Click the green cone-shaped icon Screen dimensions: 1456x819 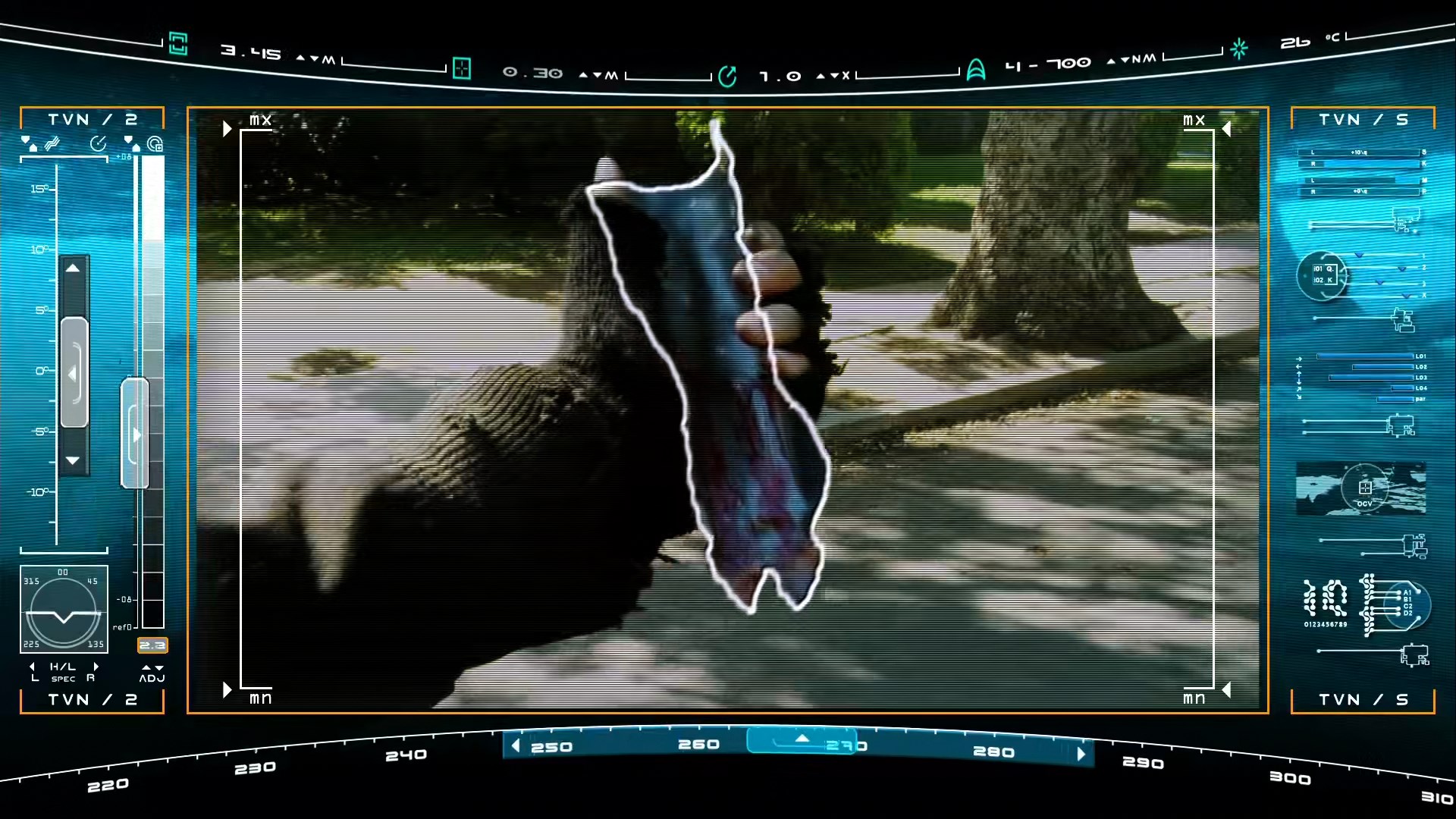click(976, 70)
